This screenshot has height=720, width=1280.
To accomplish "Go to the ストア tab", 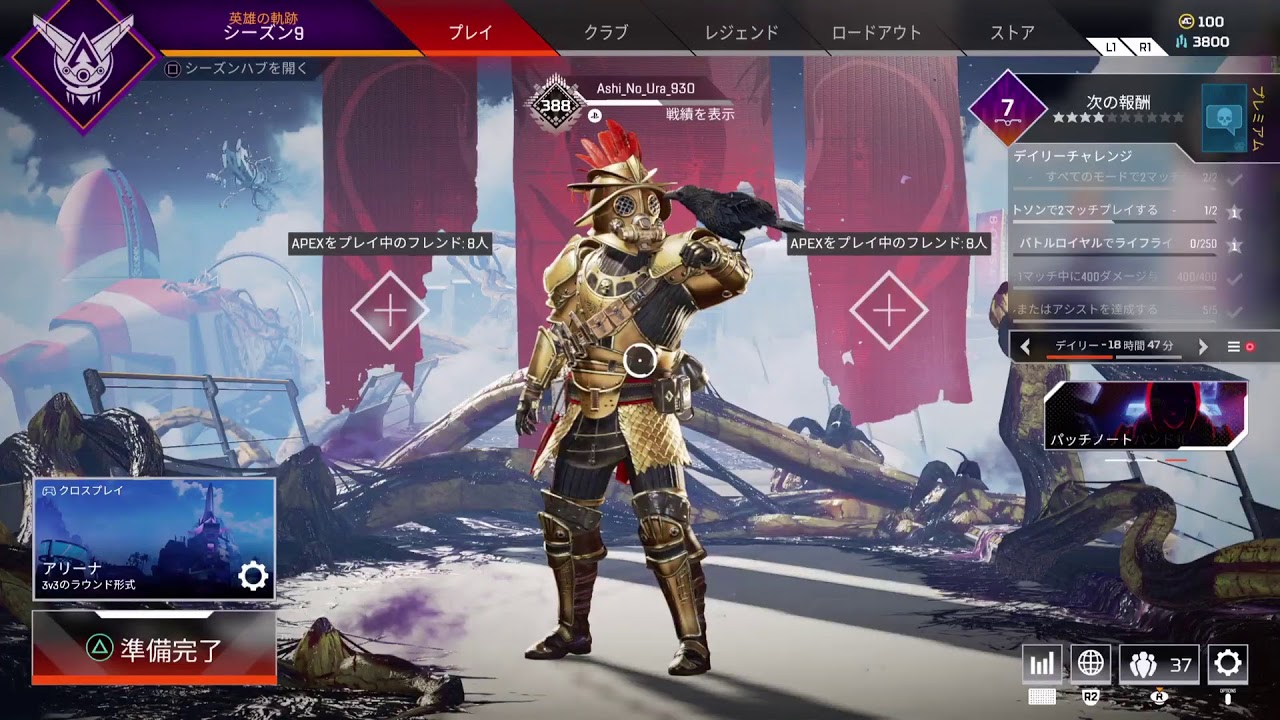I will [x=1012, y=32].
